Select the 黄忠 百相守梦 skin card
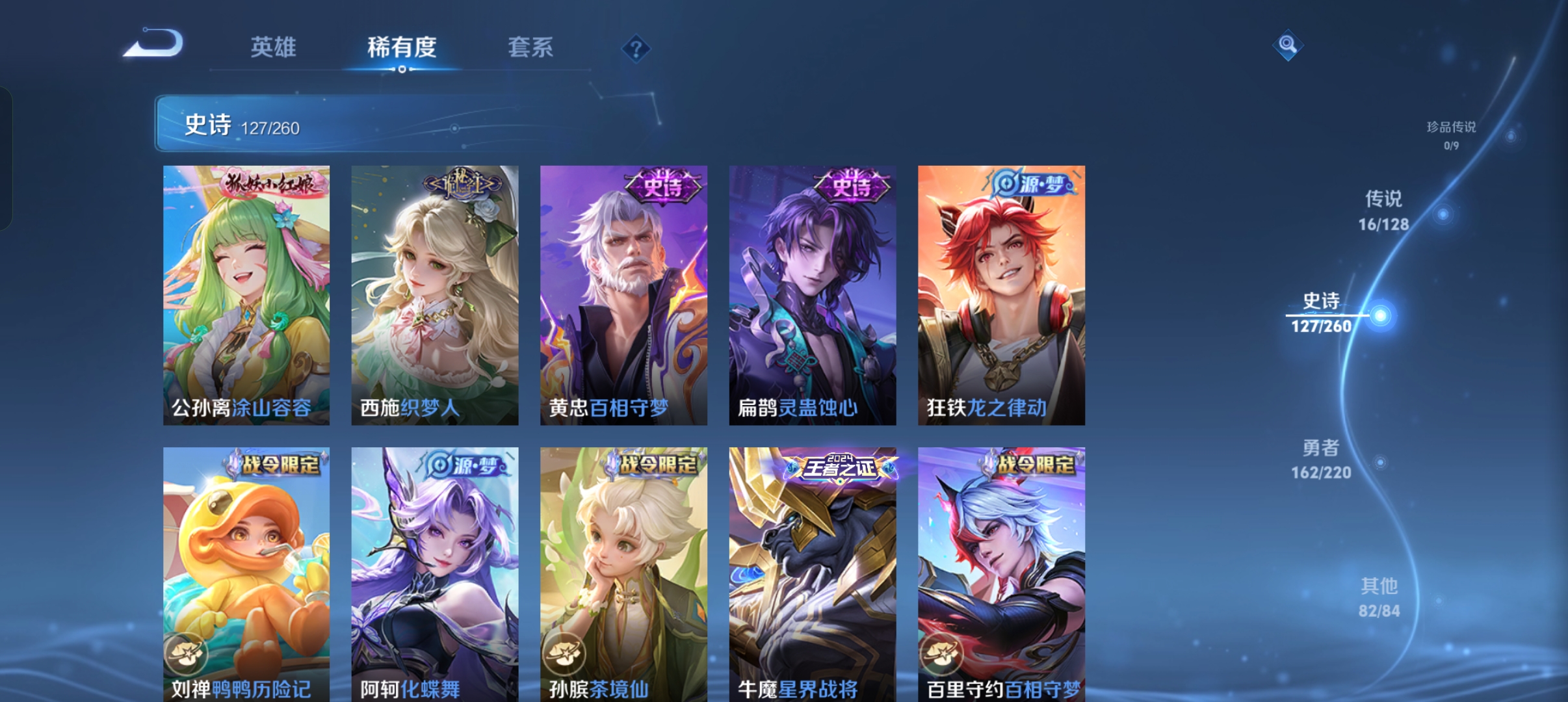This screenshot has height=702, width=1568. pos(623,295)
